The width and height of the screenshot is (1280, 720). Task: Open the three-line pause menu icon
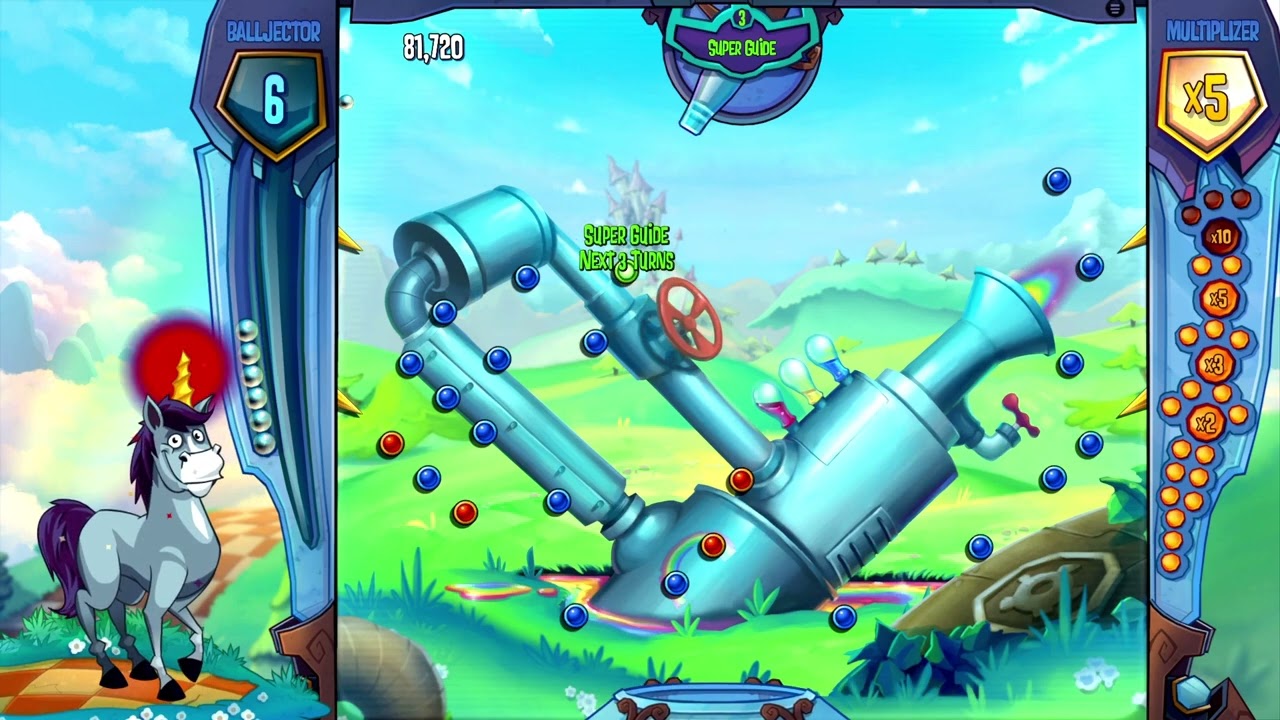pyautogui.click(x=1115, y=9)
